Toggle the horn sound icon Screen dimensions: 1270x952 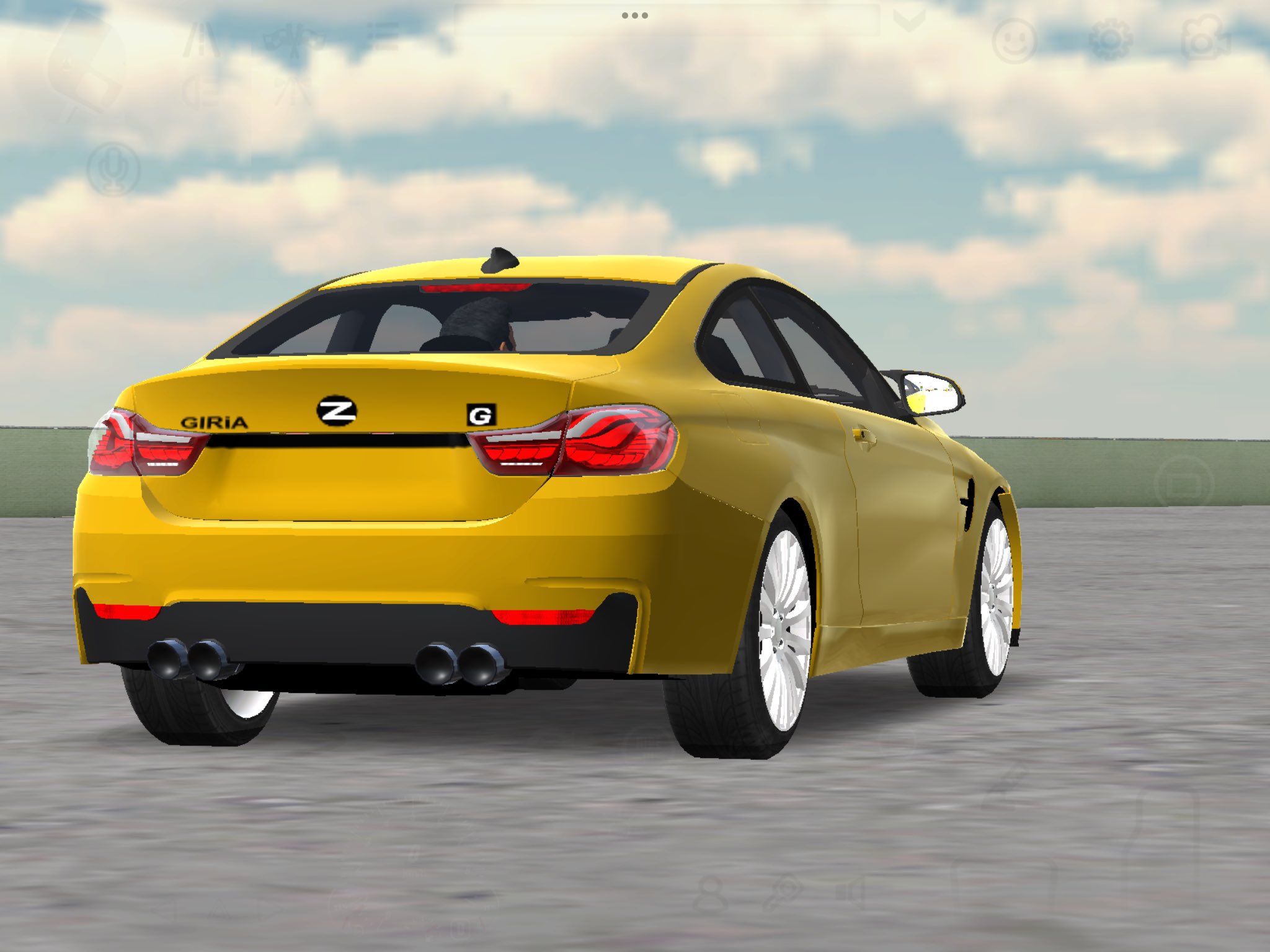tap(853, 892)
